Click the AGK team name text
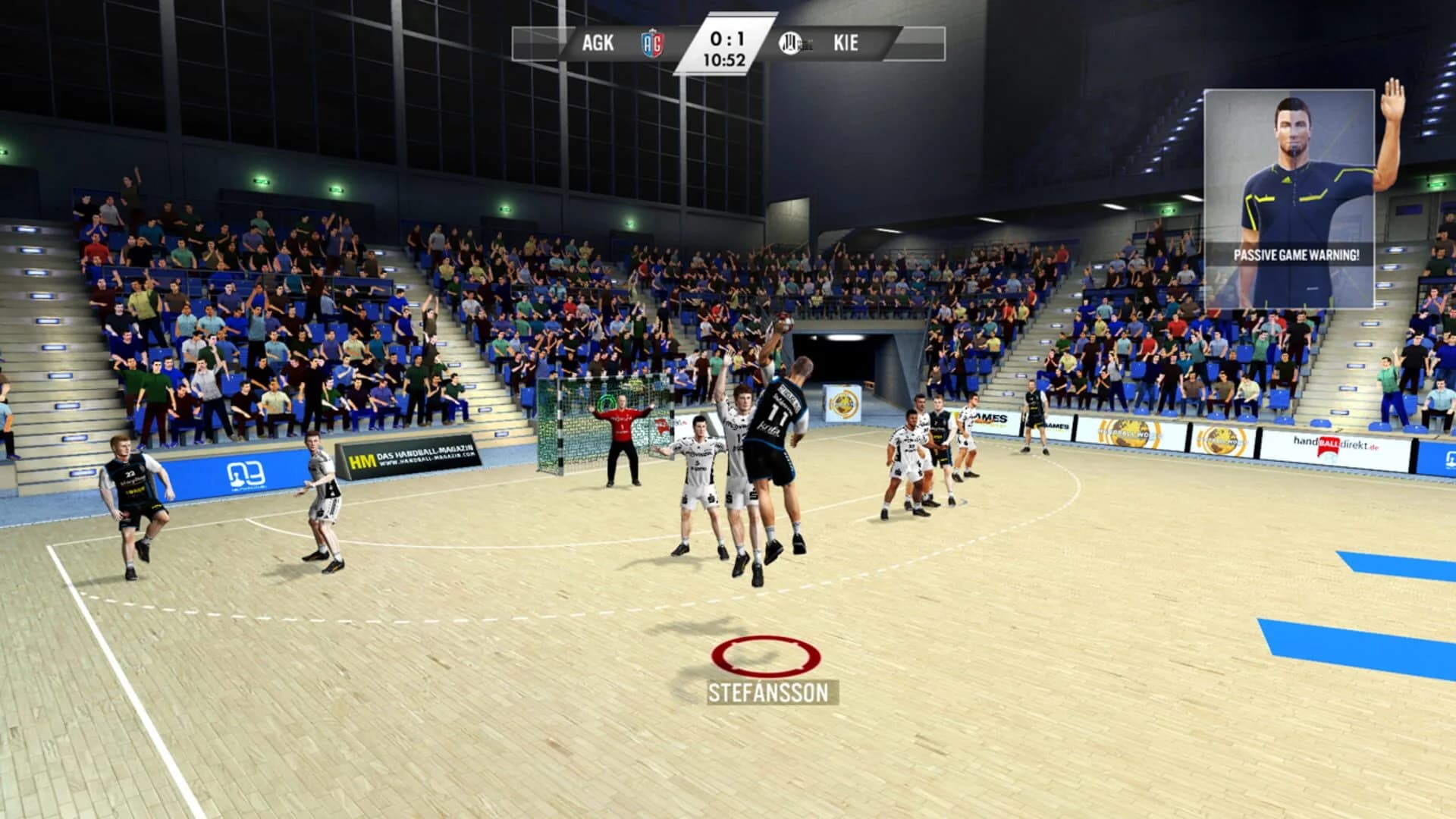The height and width of the screenshot is (819, 1456). [598, 43]
